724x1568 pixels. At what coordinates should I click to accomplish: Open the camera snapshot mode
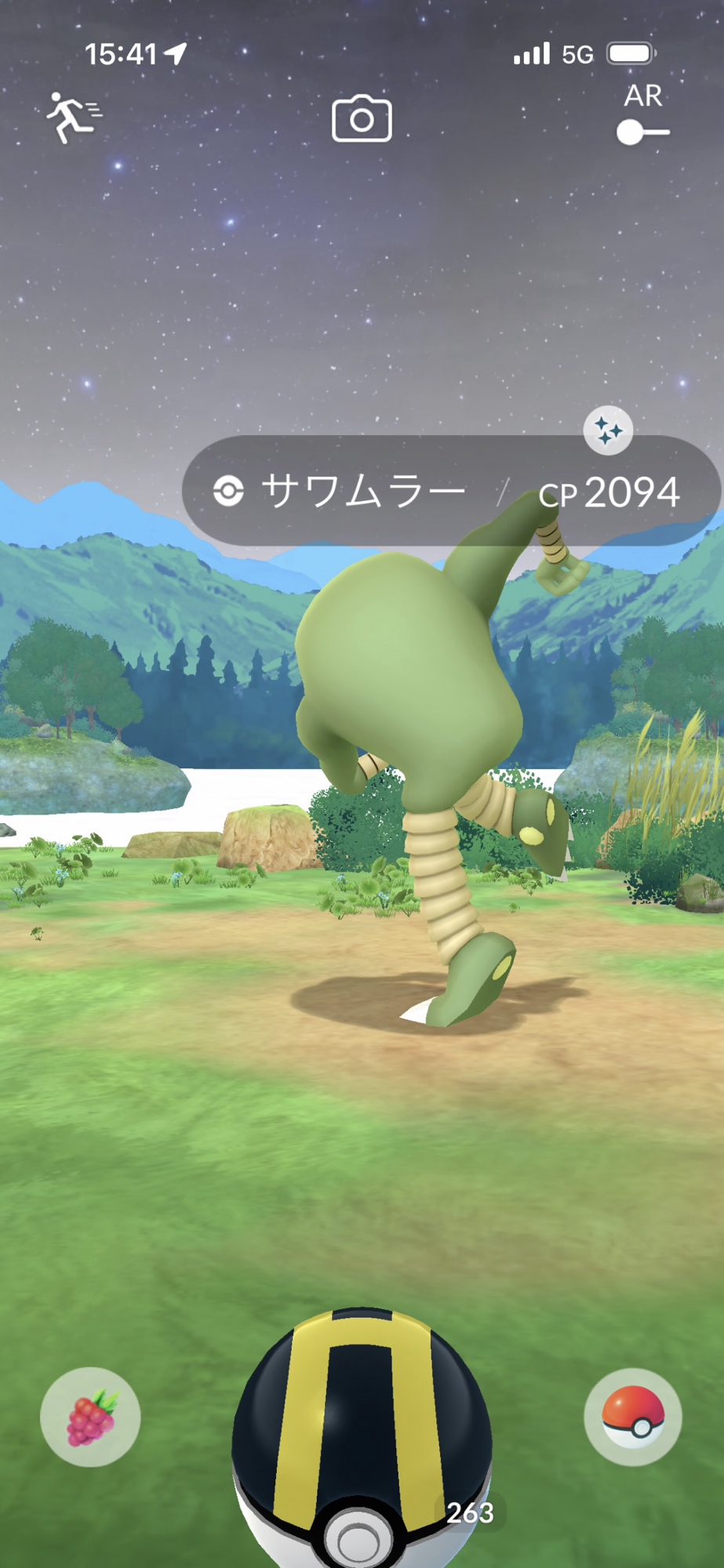pos(362,119)
